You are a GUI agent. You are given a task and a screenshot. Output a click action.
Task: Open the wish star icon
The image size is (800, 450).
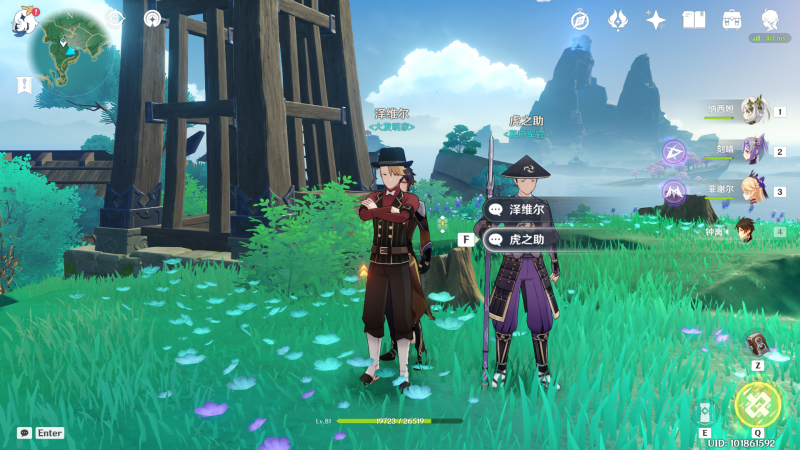click(656, 20)
